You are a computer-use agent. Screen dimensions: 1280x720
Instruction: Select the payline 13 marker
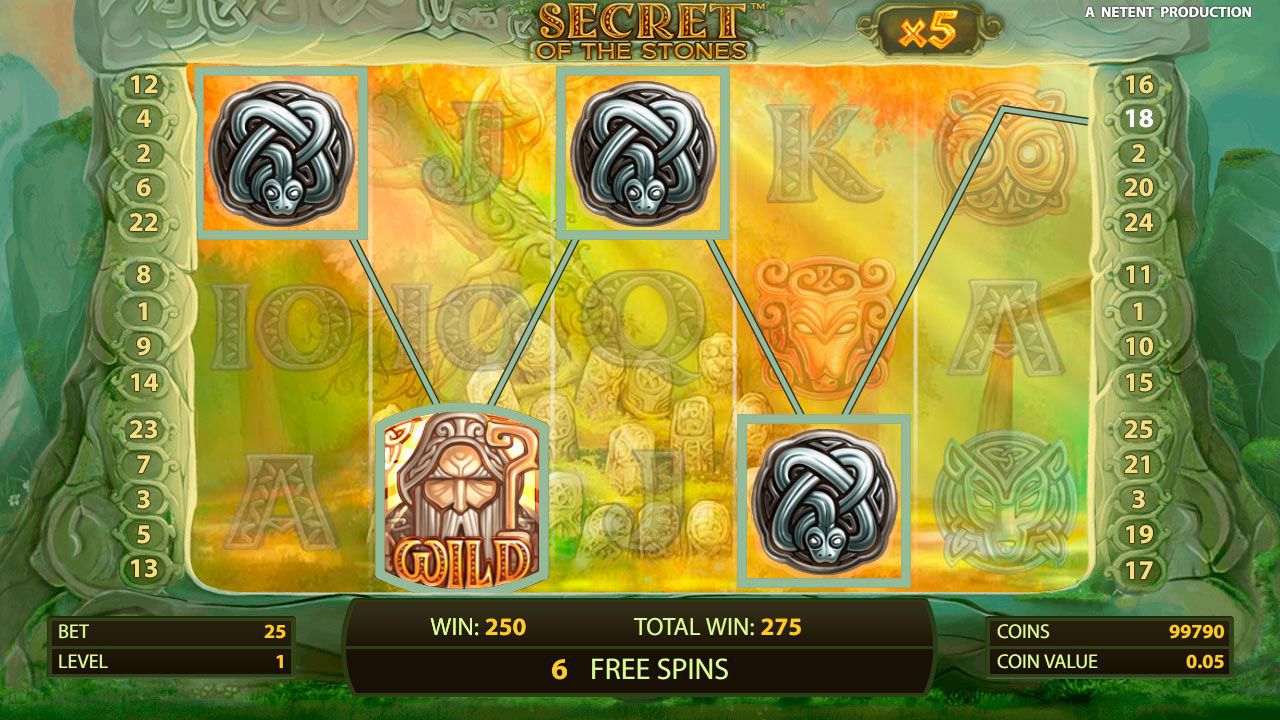point(144,569)
